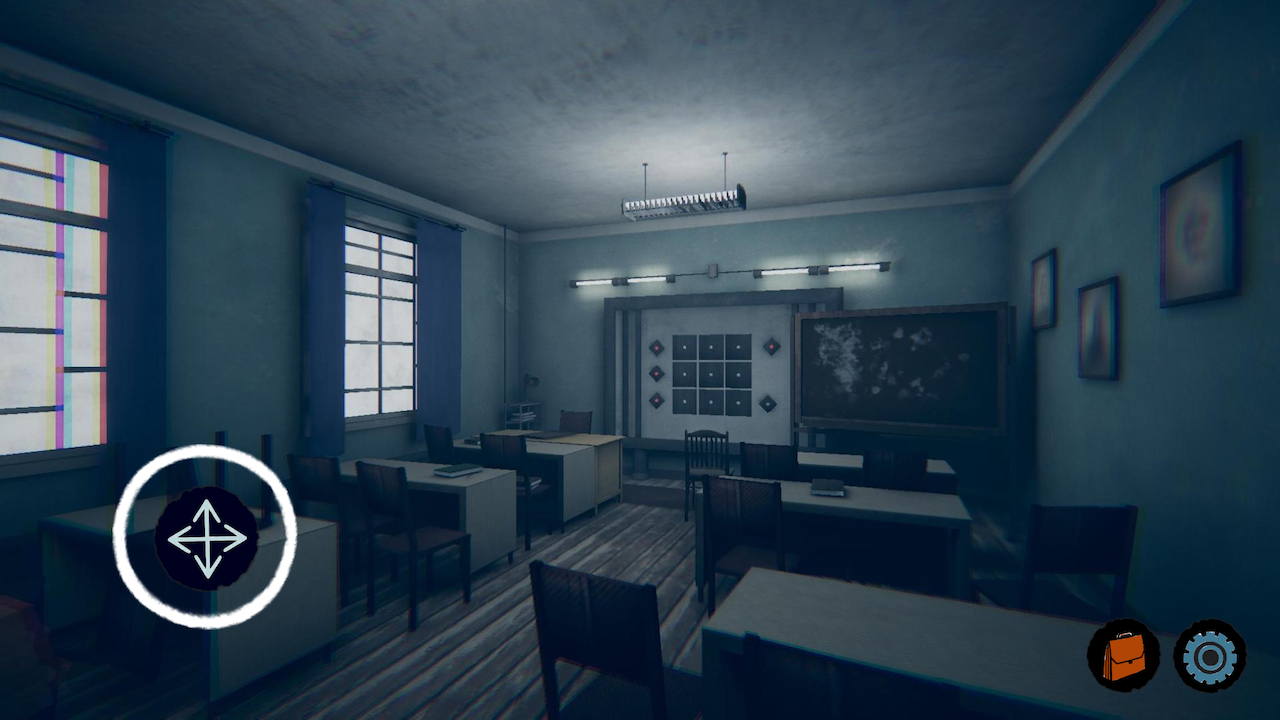Toggle the bottom-right puzzle grid tile
Screen dimensions: 1280x720
[x=739, y=402]
